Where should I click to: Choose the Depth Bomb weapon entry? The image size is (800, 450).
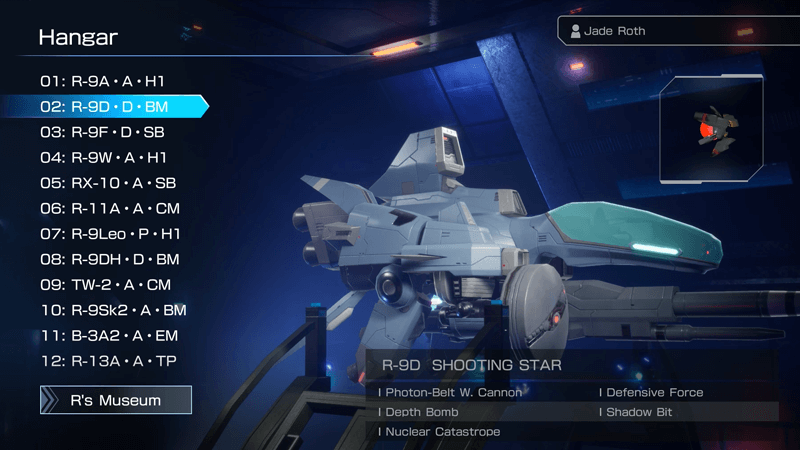pos(419,412)
